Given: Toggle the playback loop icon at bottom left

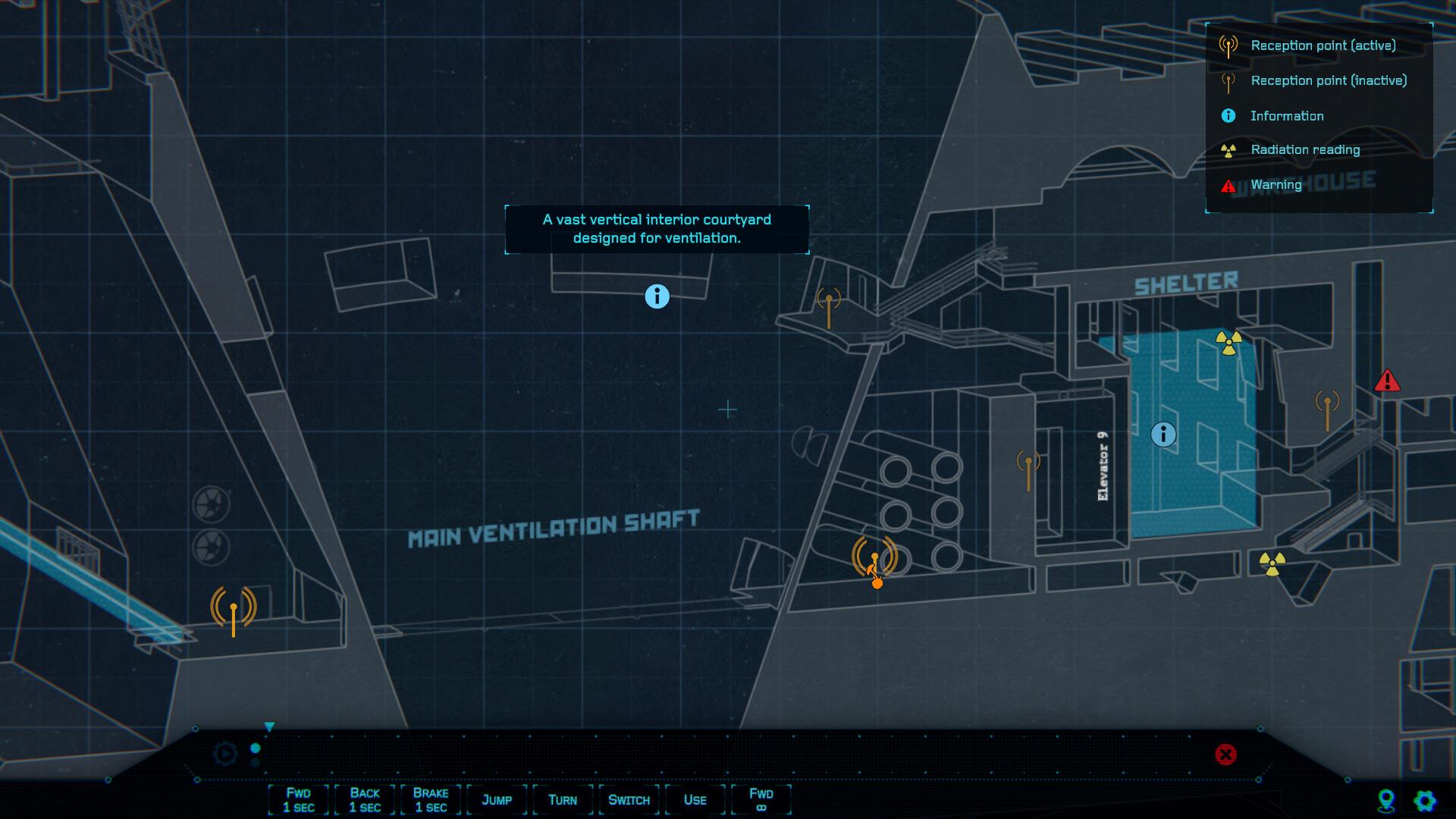Looking at the screenshot, I should (224, 753).
